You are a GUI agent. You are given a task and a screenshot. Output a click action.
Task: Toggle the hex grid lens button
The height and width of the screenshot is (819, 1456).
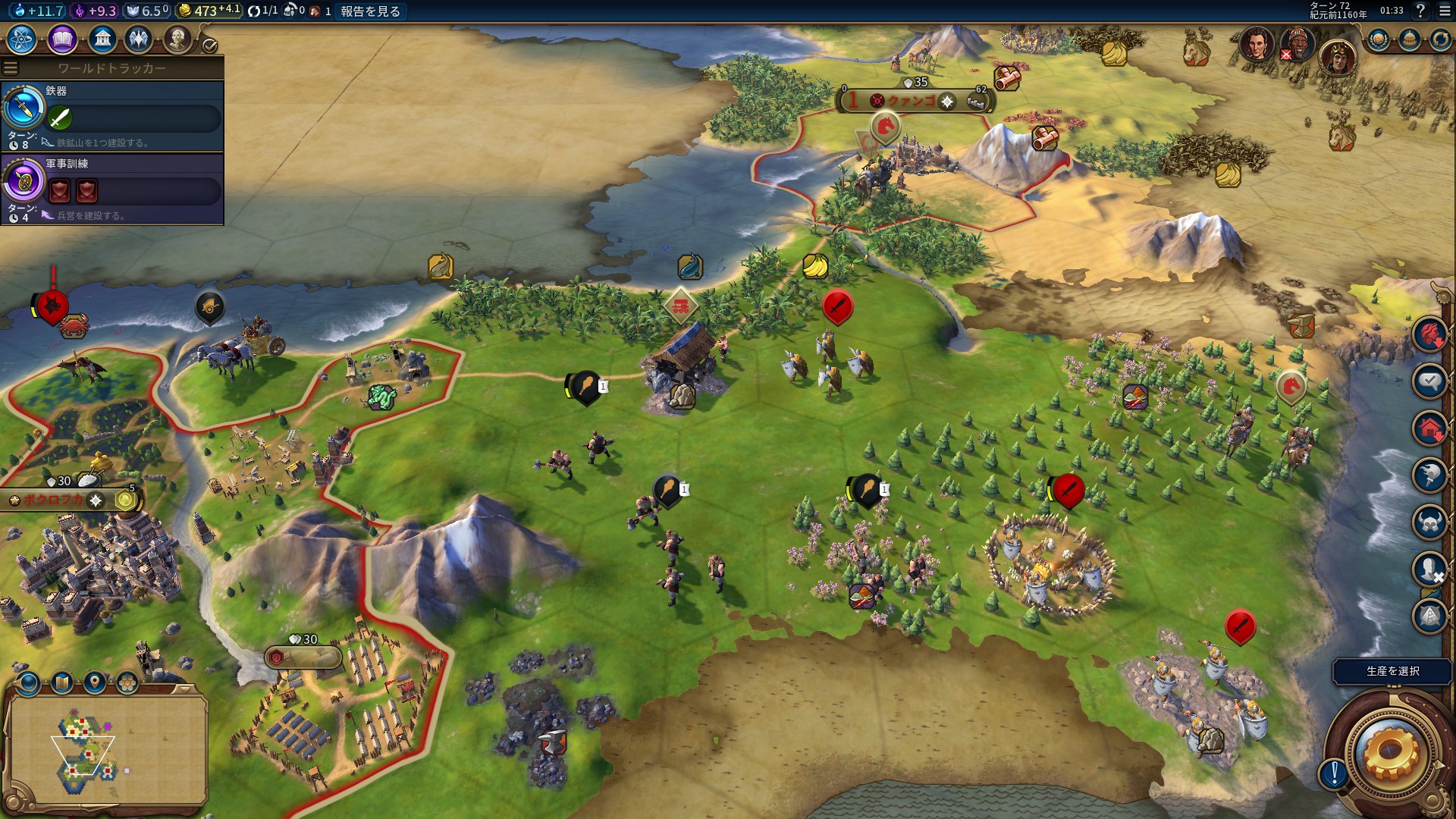(127, 683)
